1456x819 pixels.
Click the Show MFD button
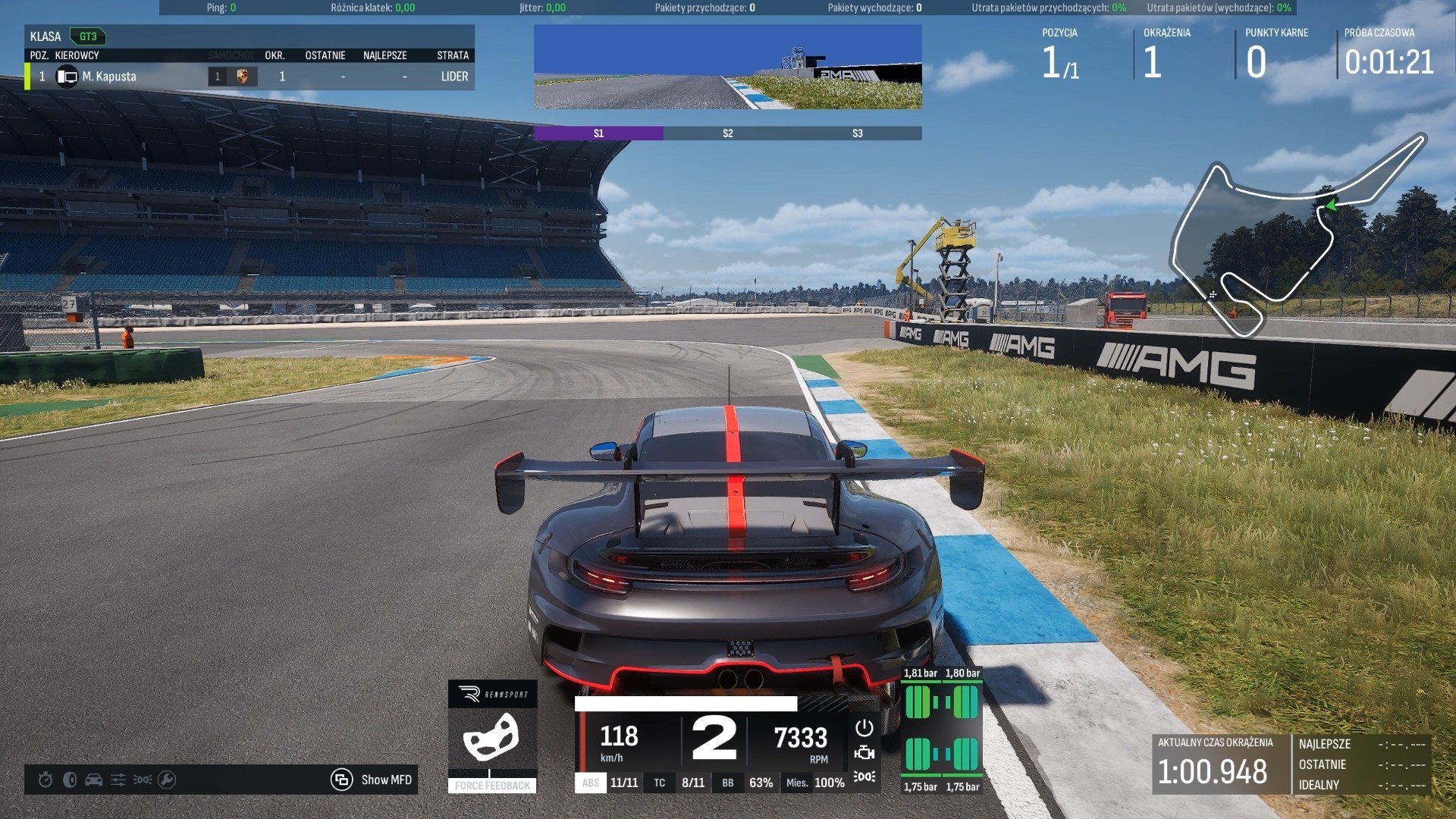click(x=372, y=780)
